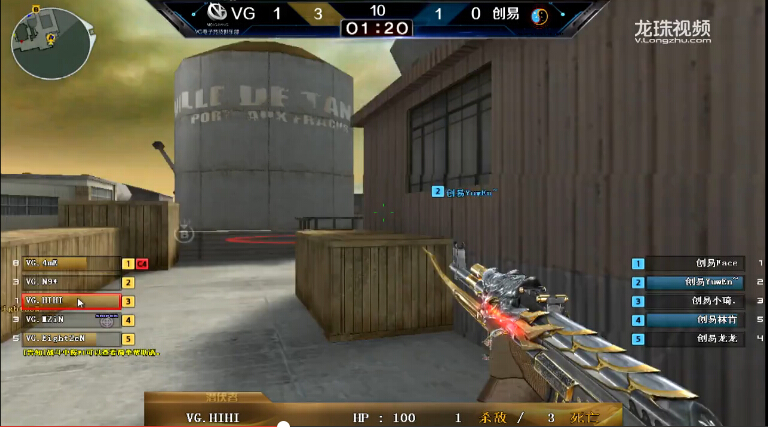The height and width of the screenshot is (427, 768).
Task: Click the VG team logo on scoreboard
Action: click(x=212, y=15)
